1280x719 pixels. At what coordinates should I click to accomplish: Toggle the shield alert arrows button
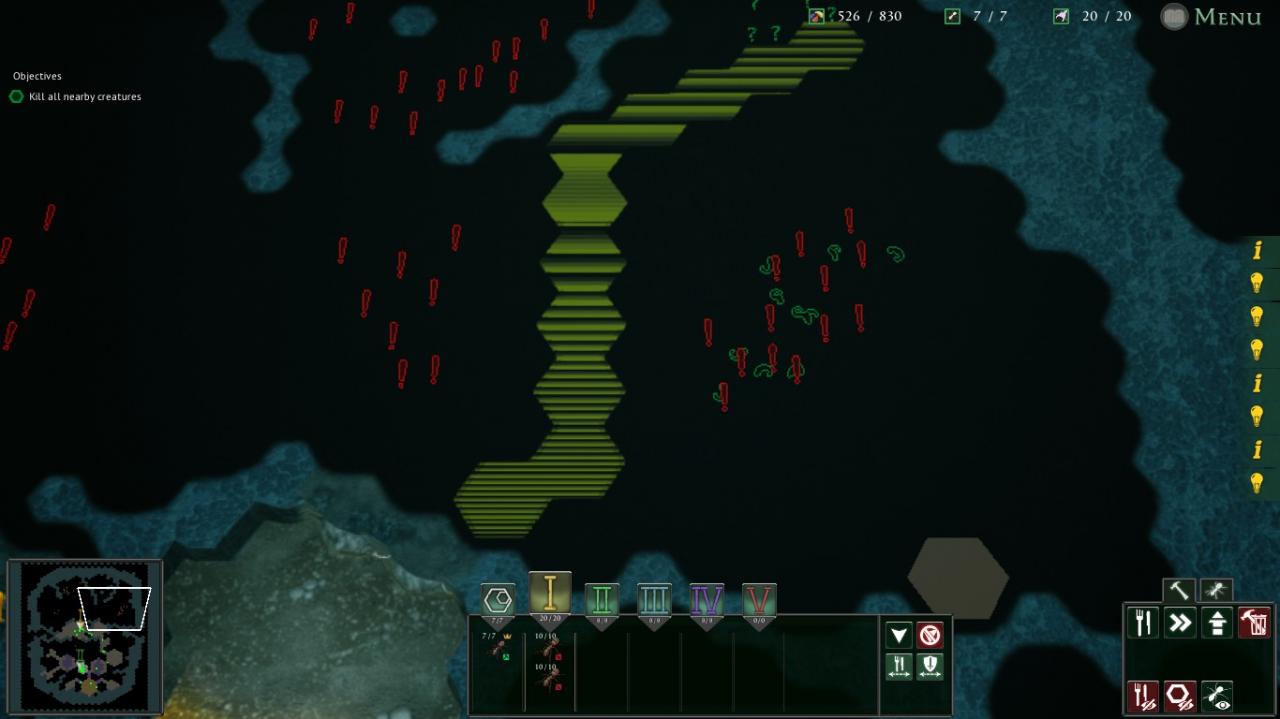pos(930,666)
